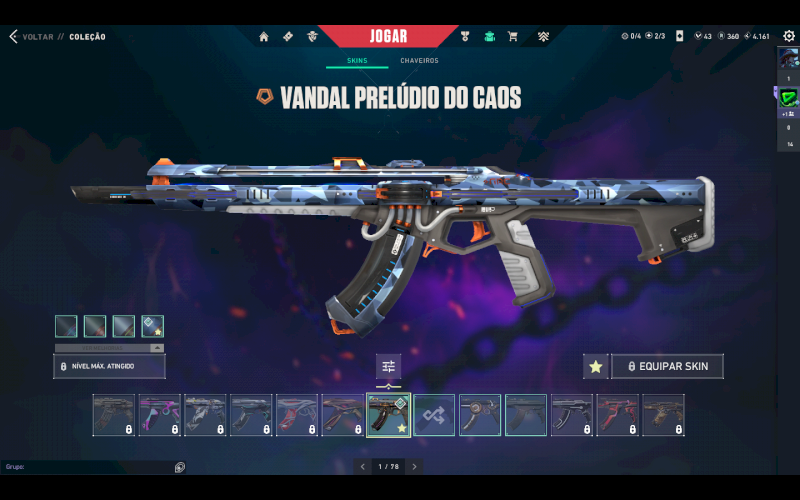Image resolution: width=800 pixels, height=500 pixels.
Task: Select the pink and purple Vandal skin
Action: click(159, 415)
